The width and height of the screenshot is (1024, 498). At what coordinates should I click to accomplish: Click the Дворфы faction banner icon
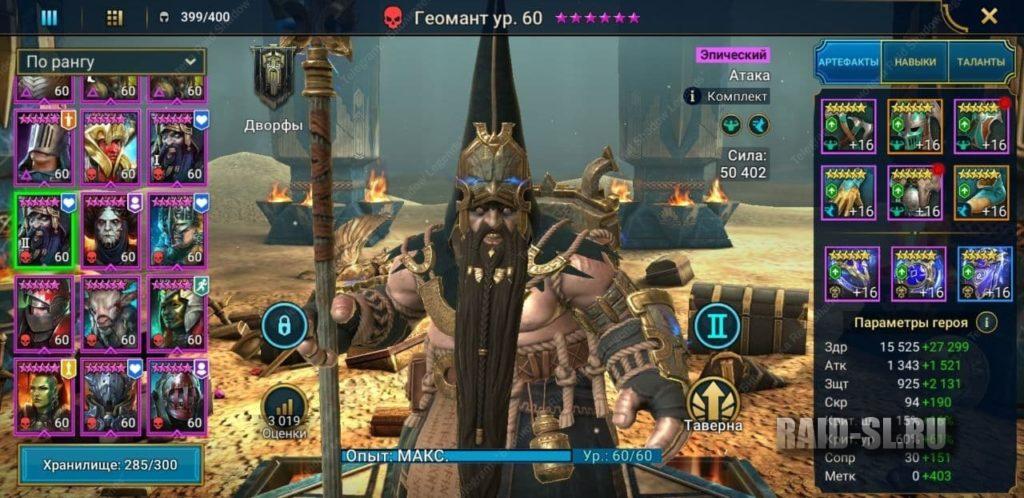[x=273, y=80]
